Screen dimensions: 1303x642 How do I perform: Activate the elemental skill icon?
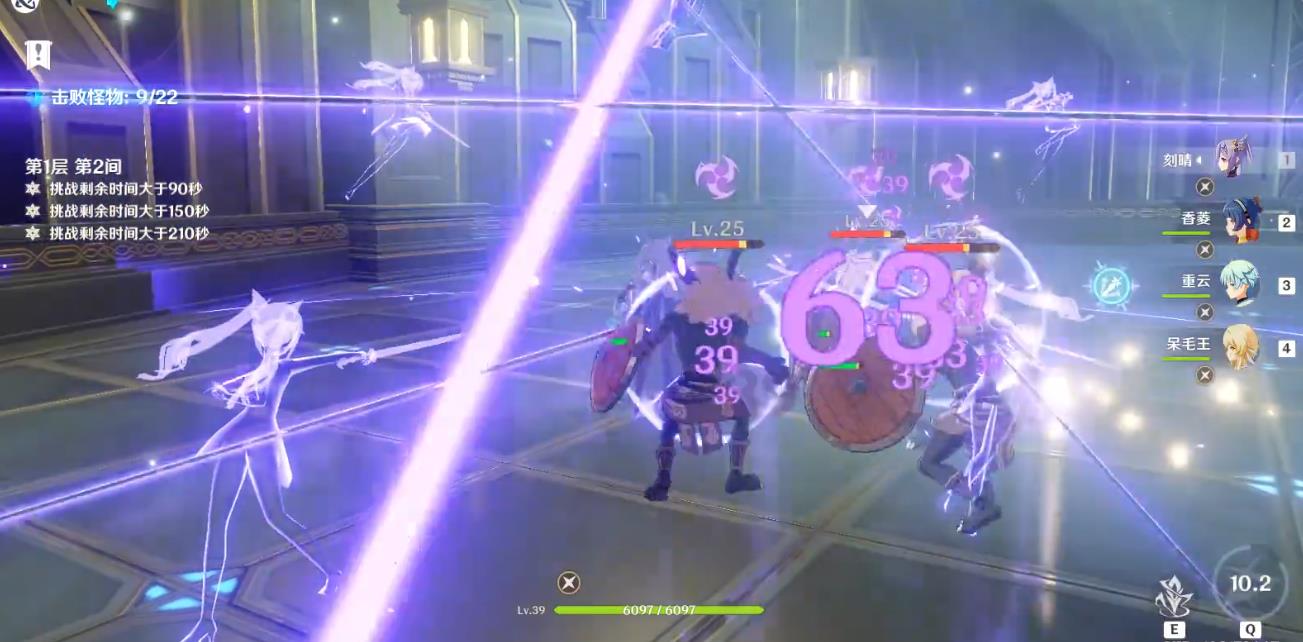pos(1173,597)
